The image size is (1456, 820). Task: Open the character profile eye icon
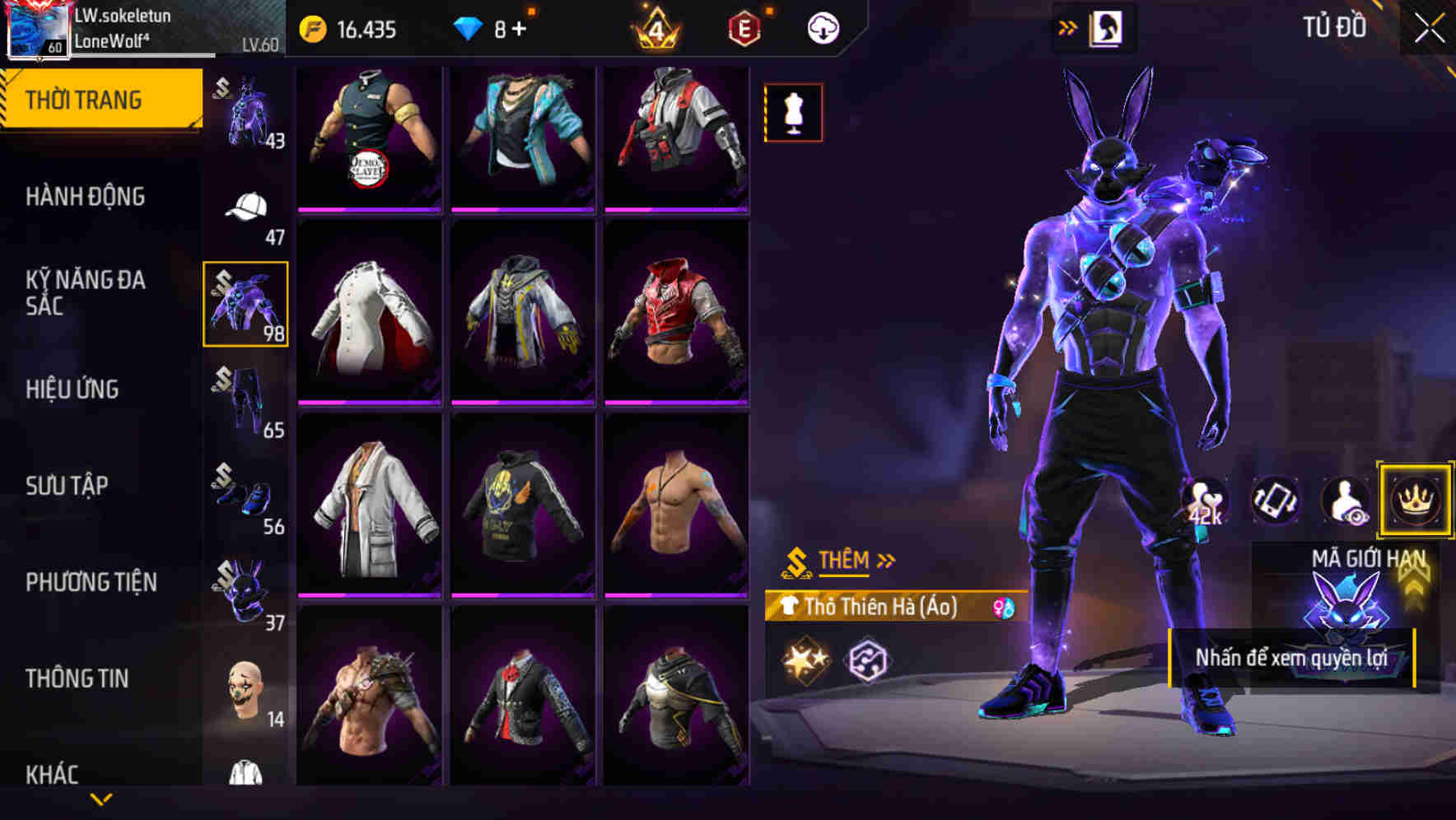point(1345,501)
